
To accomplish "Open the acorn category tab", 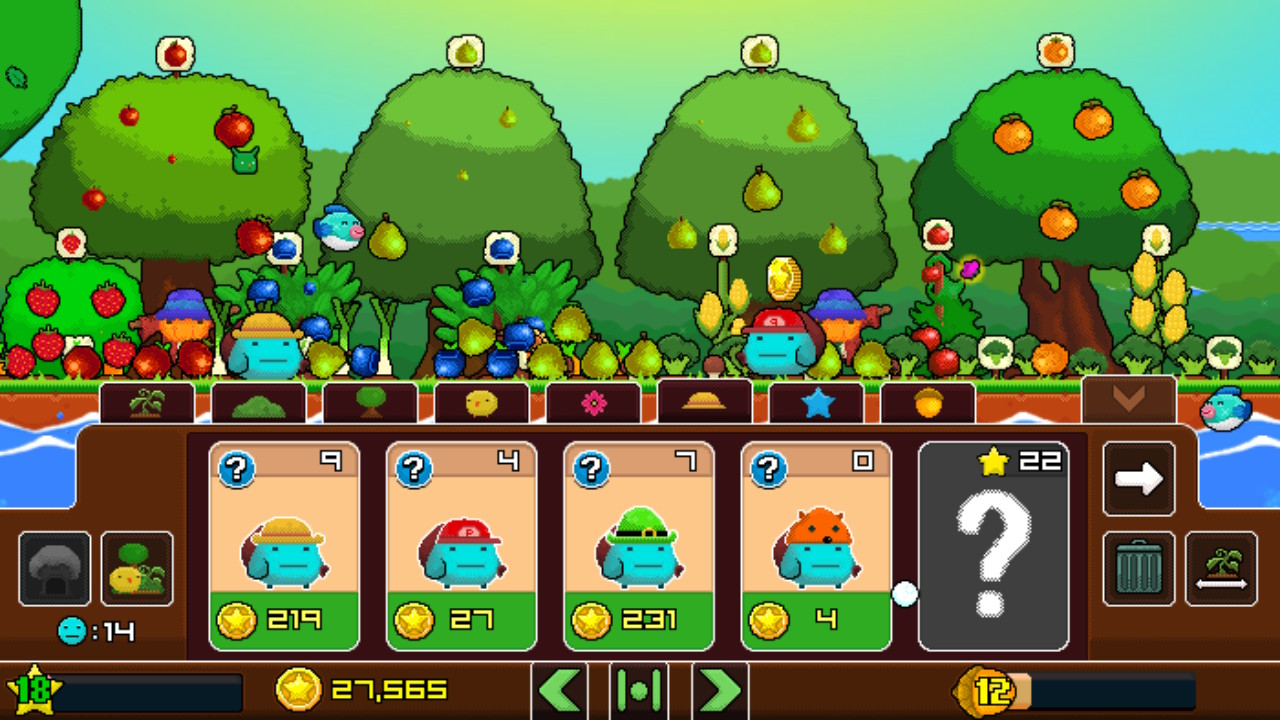I will (928, 402).
